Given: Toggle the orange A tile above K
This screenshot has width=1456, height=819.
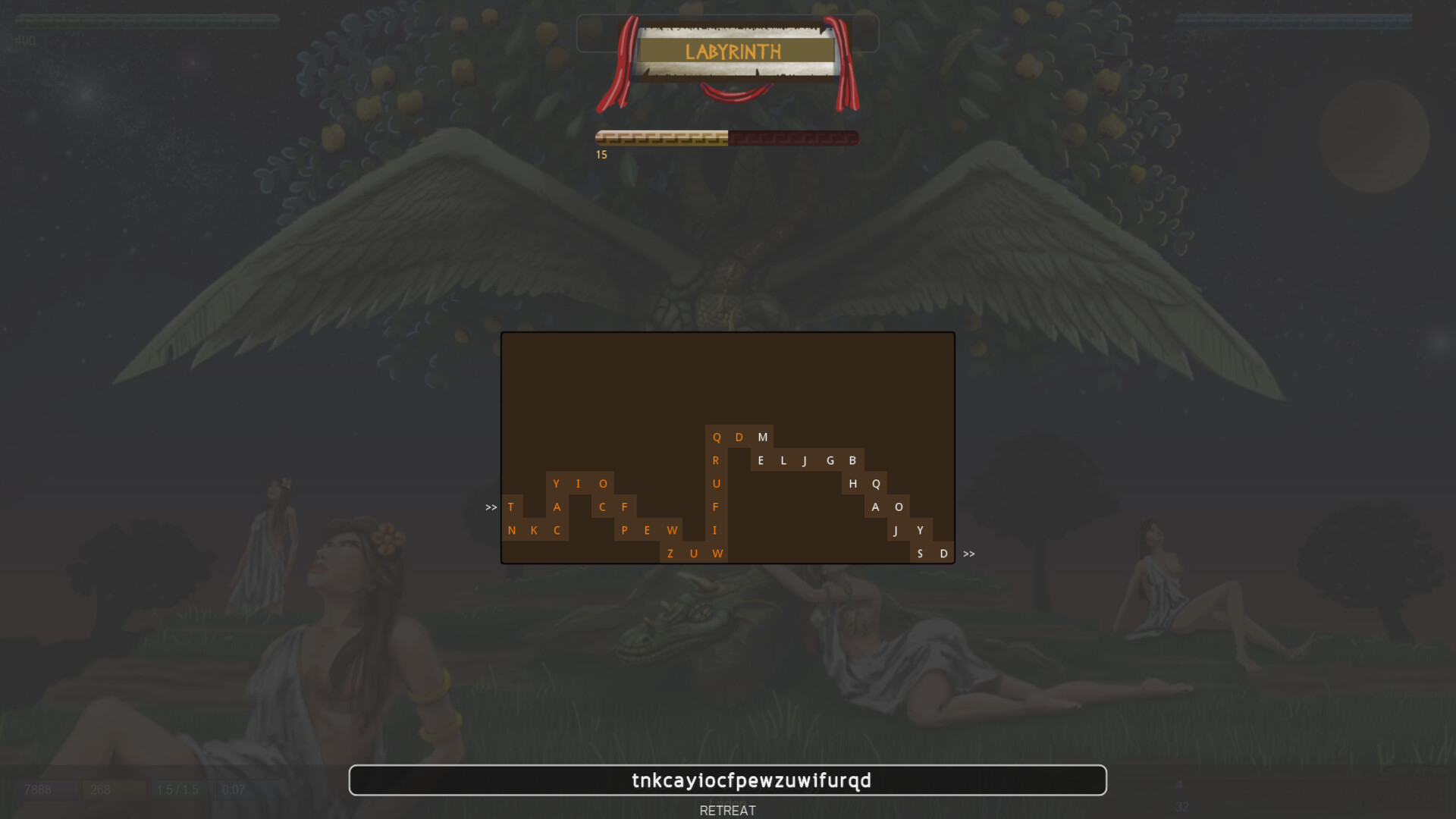Looking at the screenshot, I should coord(557,507).
